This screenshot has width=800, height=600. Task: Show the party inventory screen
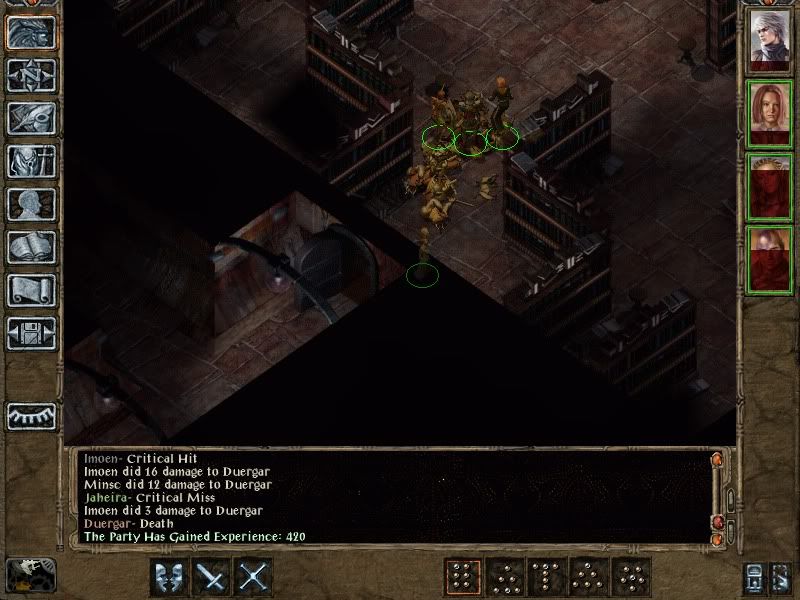click(x=31, y=161)
